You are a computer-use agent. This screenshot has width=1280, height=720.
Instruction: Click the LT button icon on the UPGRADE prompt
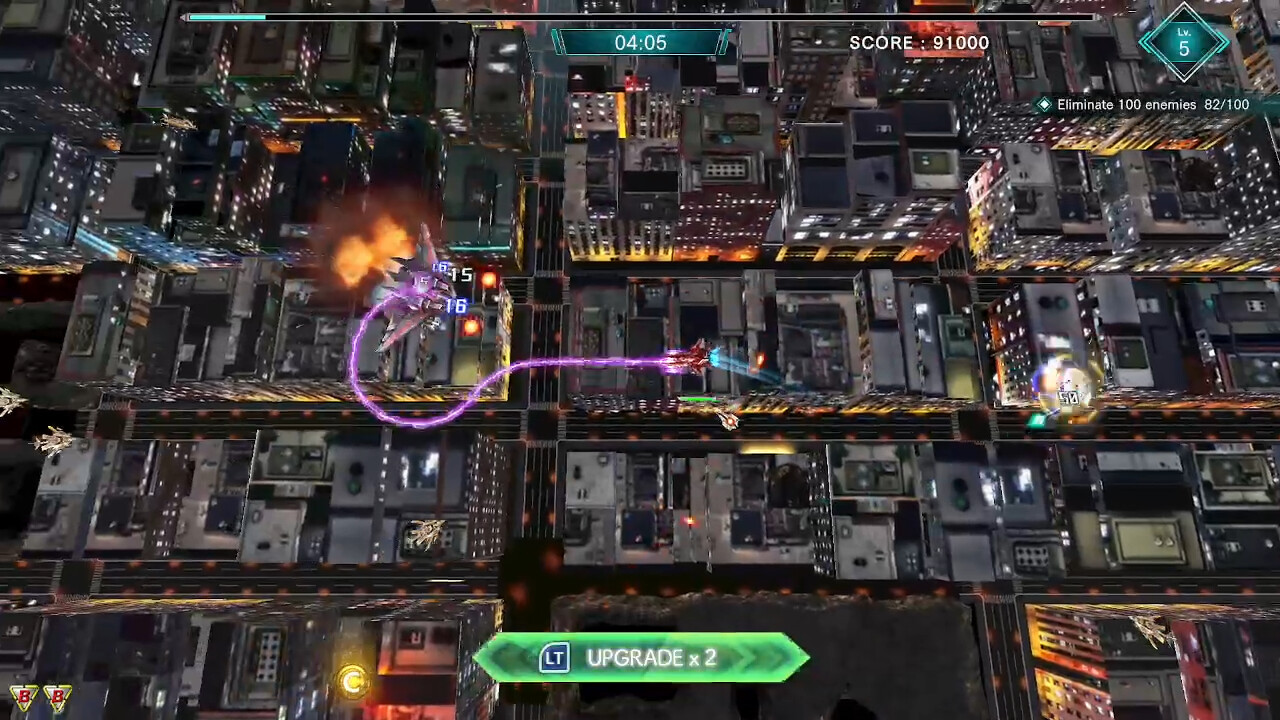(x=554, y=658)
